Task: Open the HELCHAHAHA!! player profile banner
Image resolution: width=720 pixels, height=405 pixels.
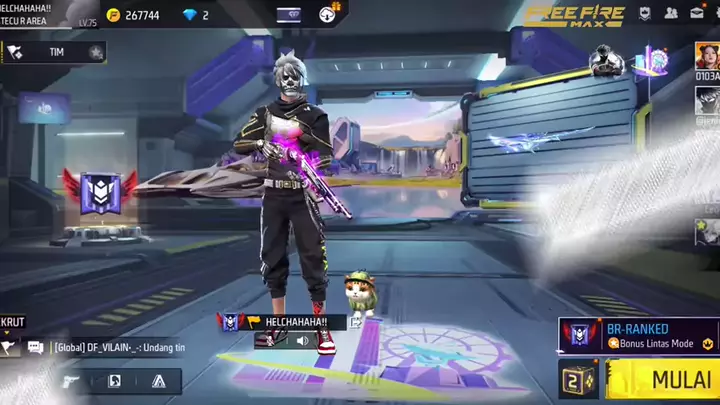Action: coord(296,321)
